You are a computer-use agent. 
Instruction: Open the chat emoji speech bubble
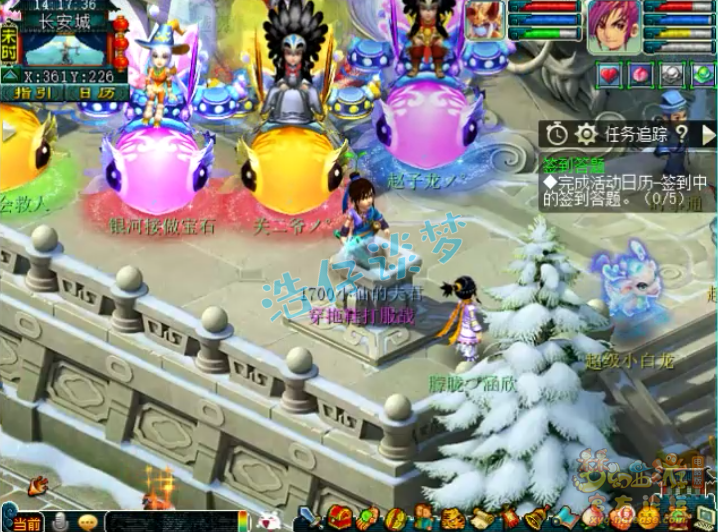click(x=87, y=522)
